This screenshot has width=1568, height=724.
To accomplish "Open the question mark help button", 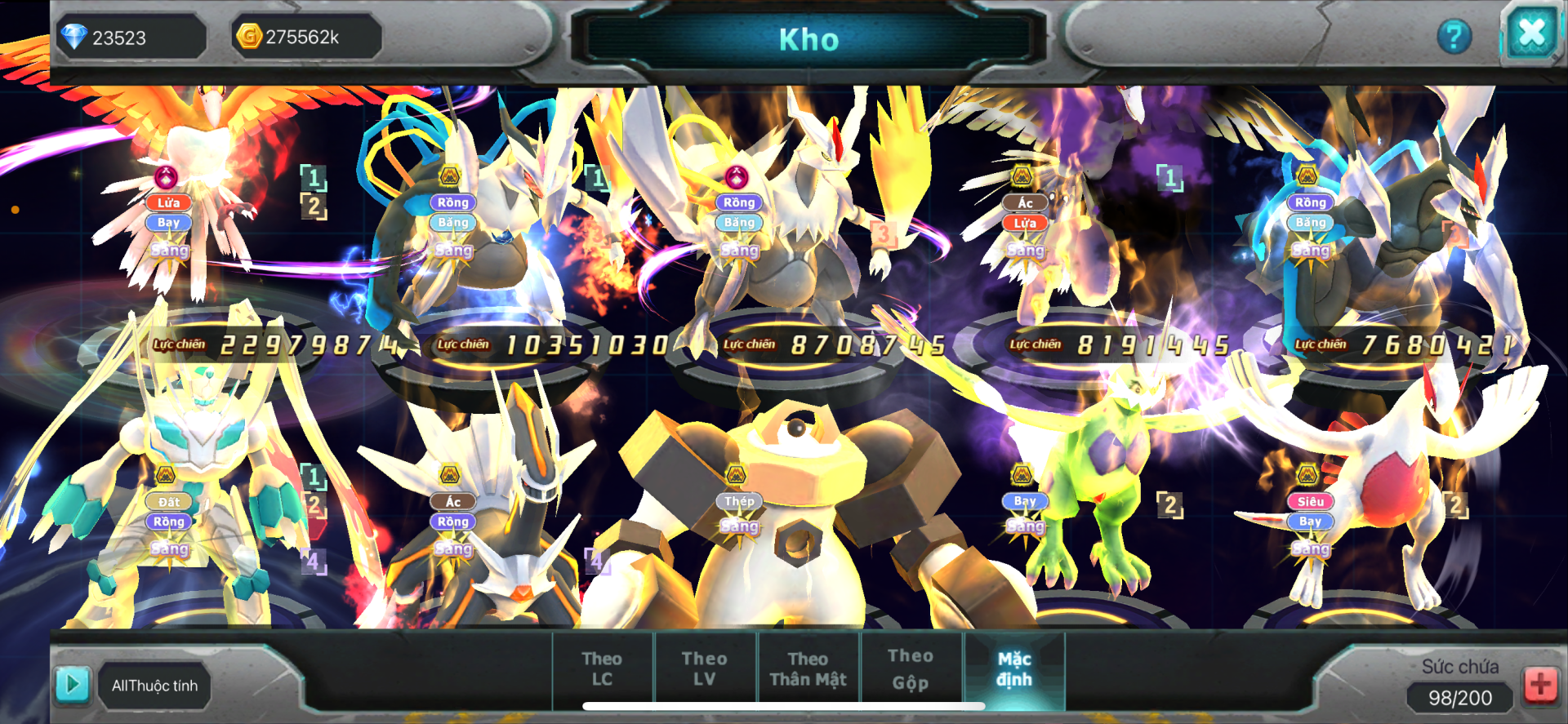I will coord(1454,37).
